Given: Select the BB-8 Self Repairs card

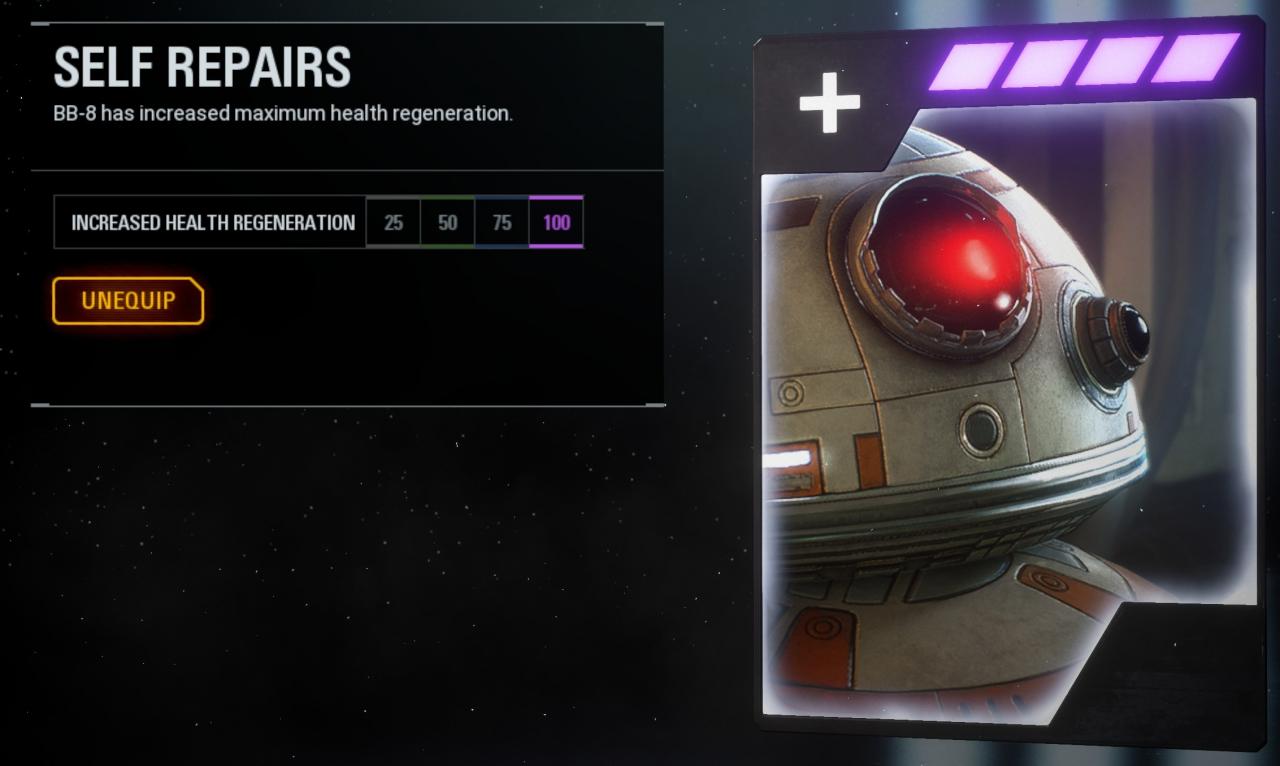Looking at the screenshot, I should click(1008, 390).
